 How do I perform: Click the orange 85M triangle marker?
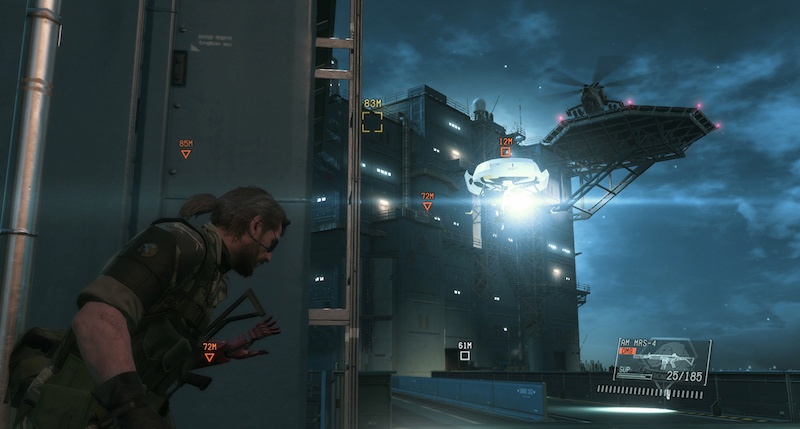click(x=185, y=154)
